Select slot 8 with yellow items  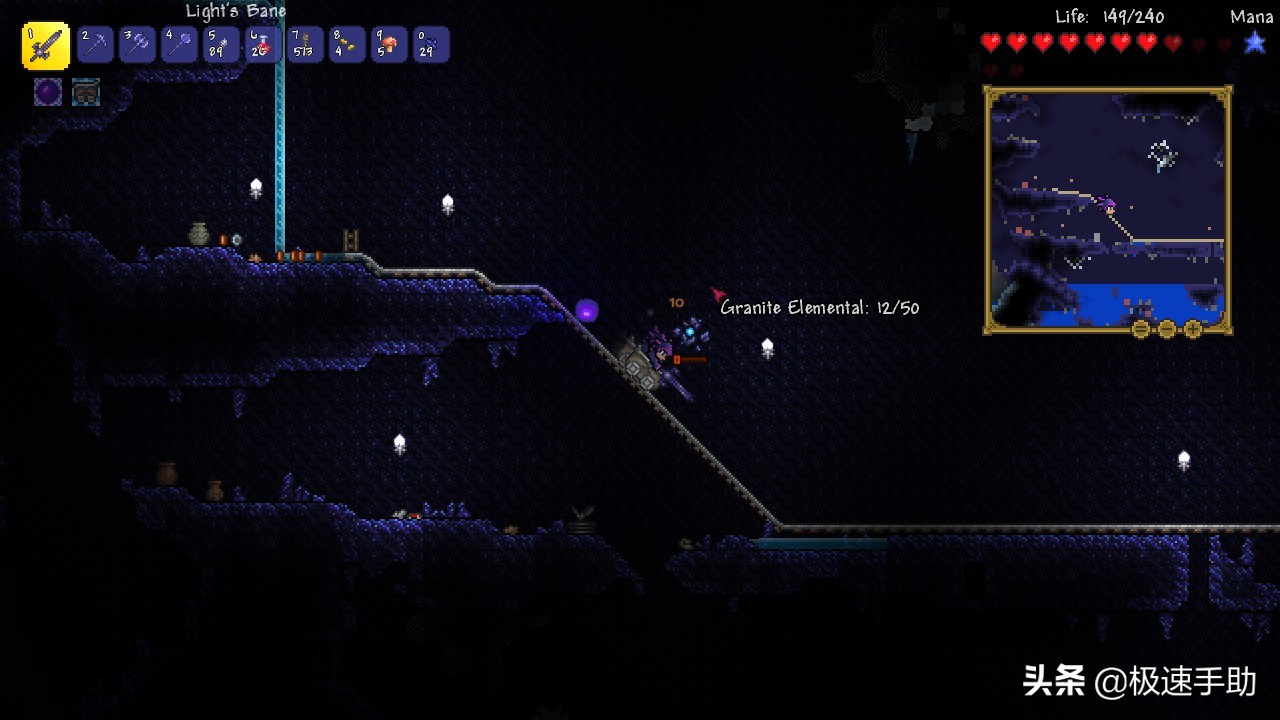point(347,44)
